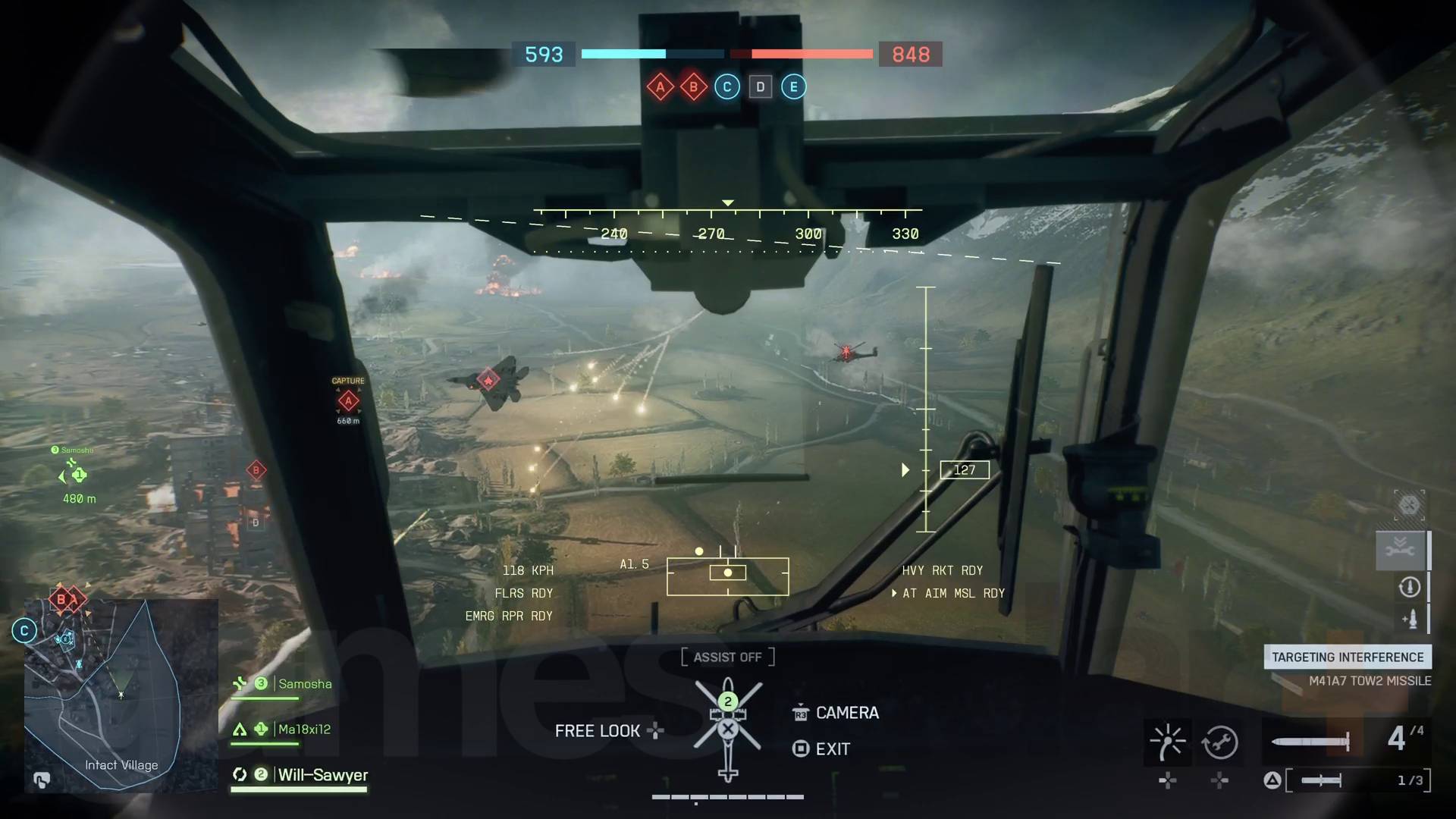
Task: Toggle the HVY RKT weapon selection
Action: [x=943, y=570]
